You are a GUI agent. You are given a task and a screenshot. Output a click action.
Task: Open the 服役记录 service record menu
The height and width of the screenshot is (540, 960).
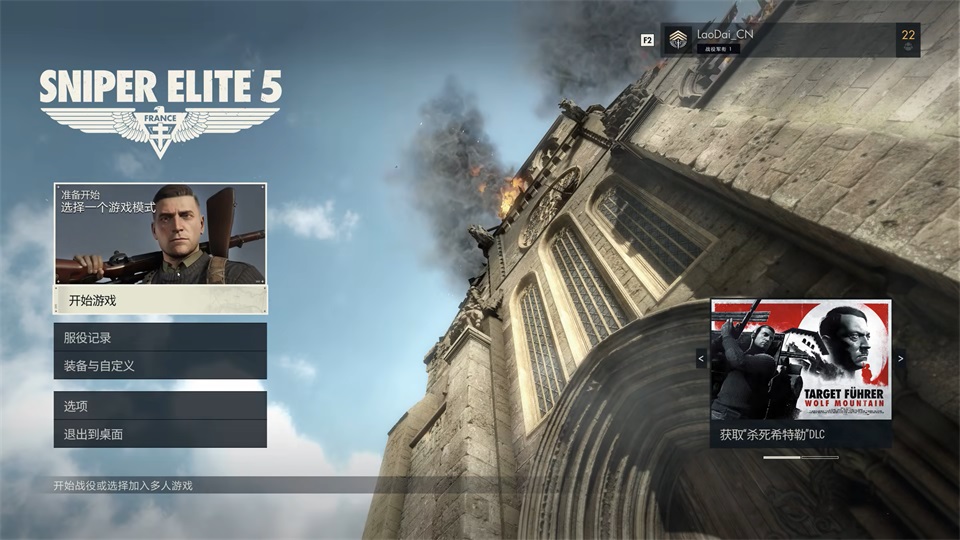tap(160, 338)
